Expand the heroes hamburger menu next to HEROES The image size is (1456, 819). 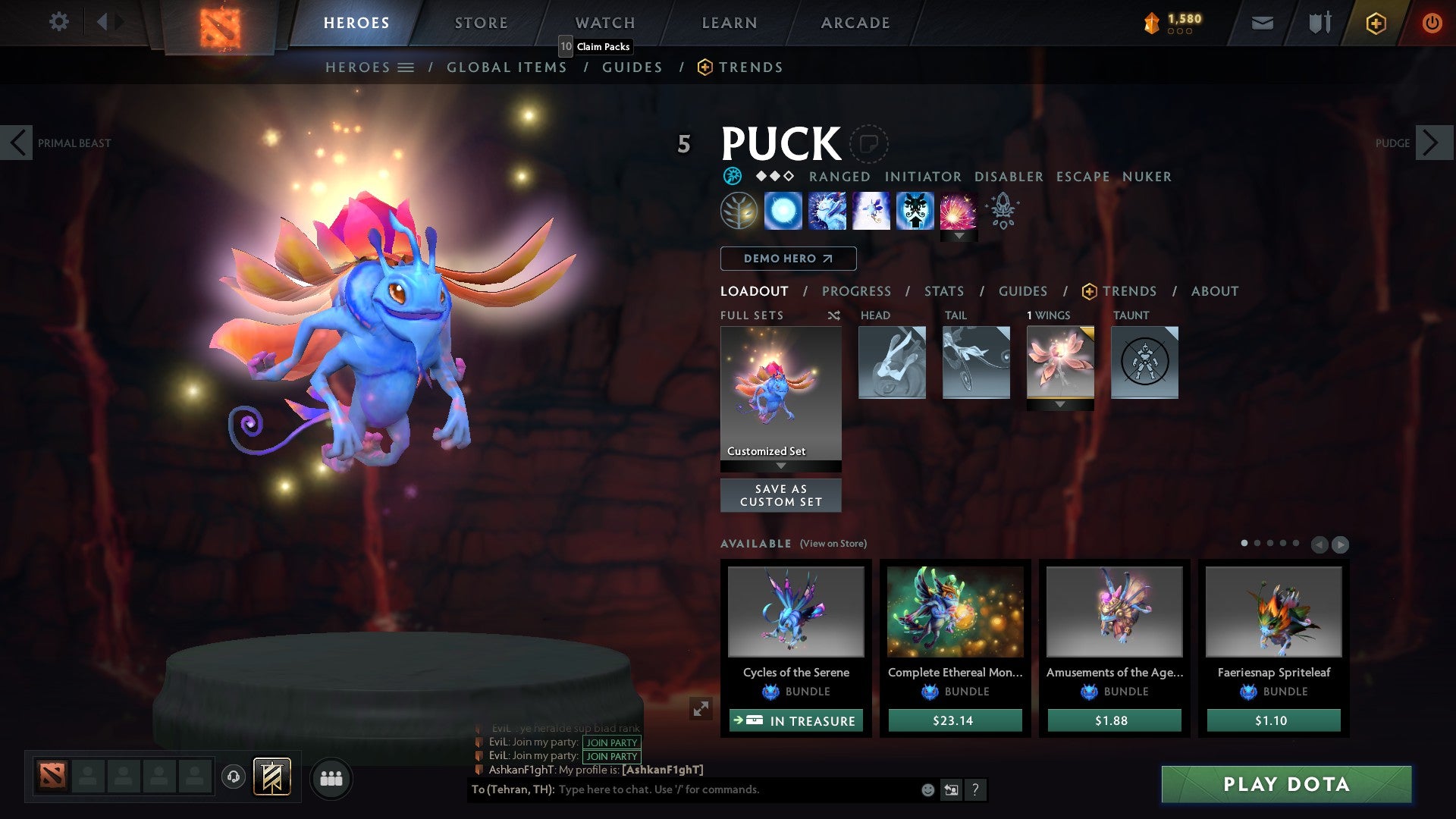407,67
